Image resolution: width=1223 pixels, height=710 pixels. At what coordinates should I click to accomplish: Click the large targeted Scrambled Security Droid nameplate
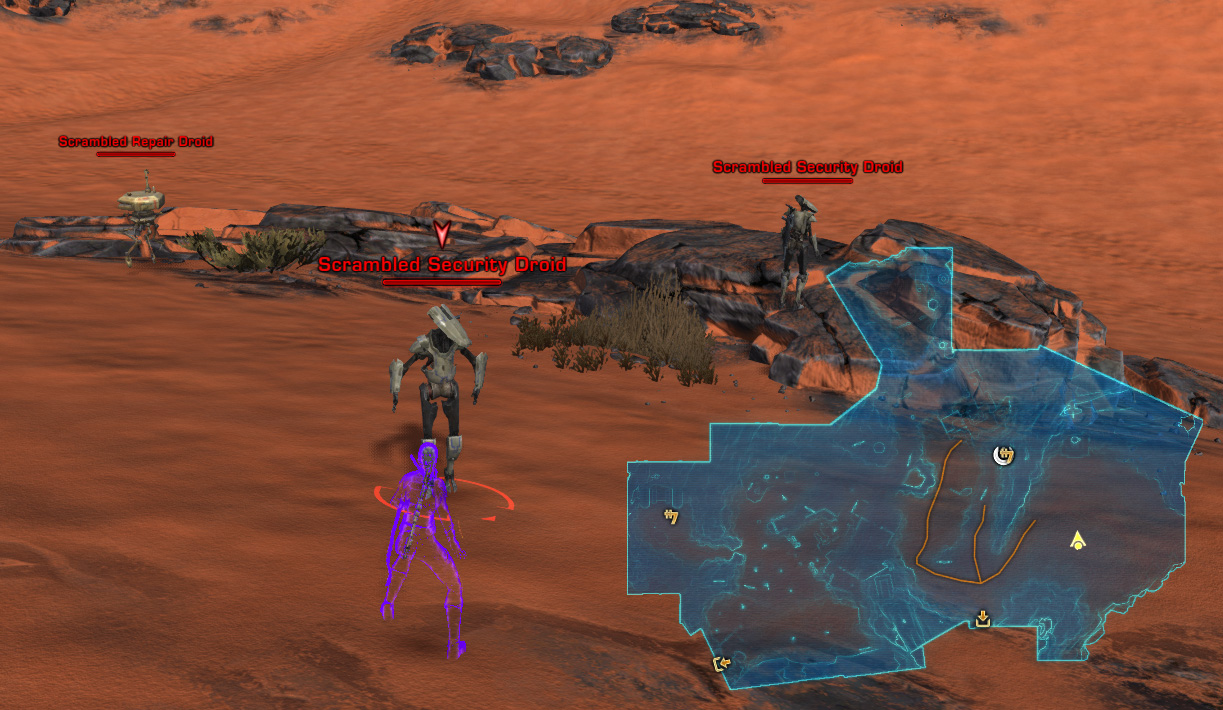point(442,265)
